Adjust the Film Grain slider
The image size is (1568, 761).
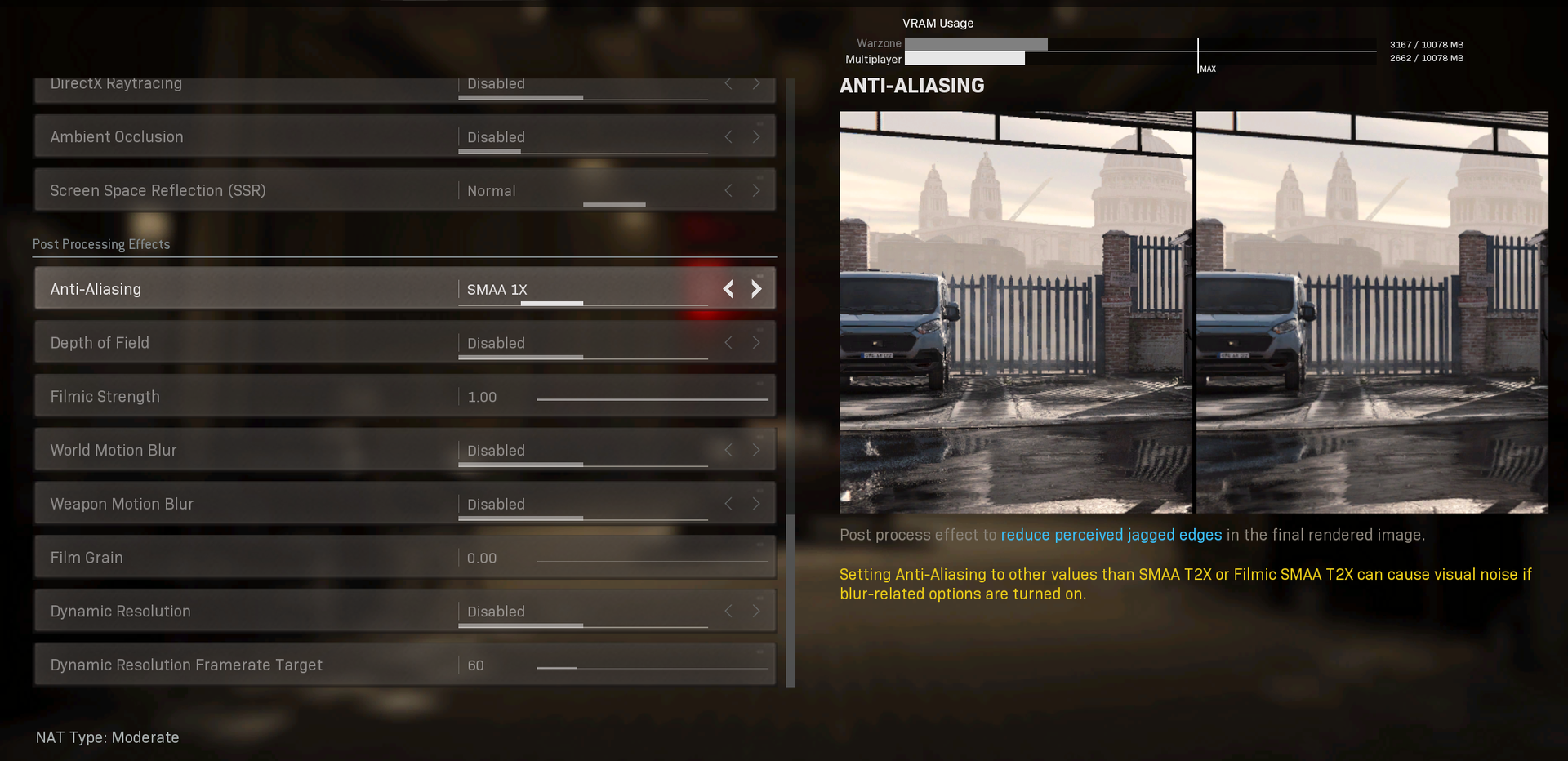click(x=652, y=561)
